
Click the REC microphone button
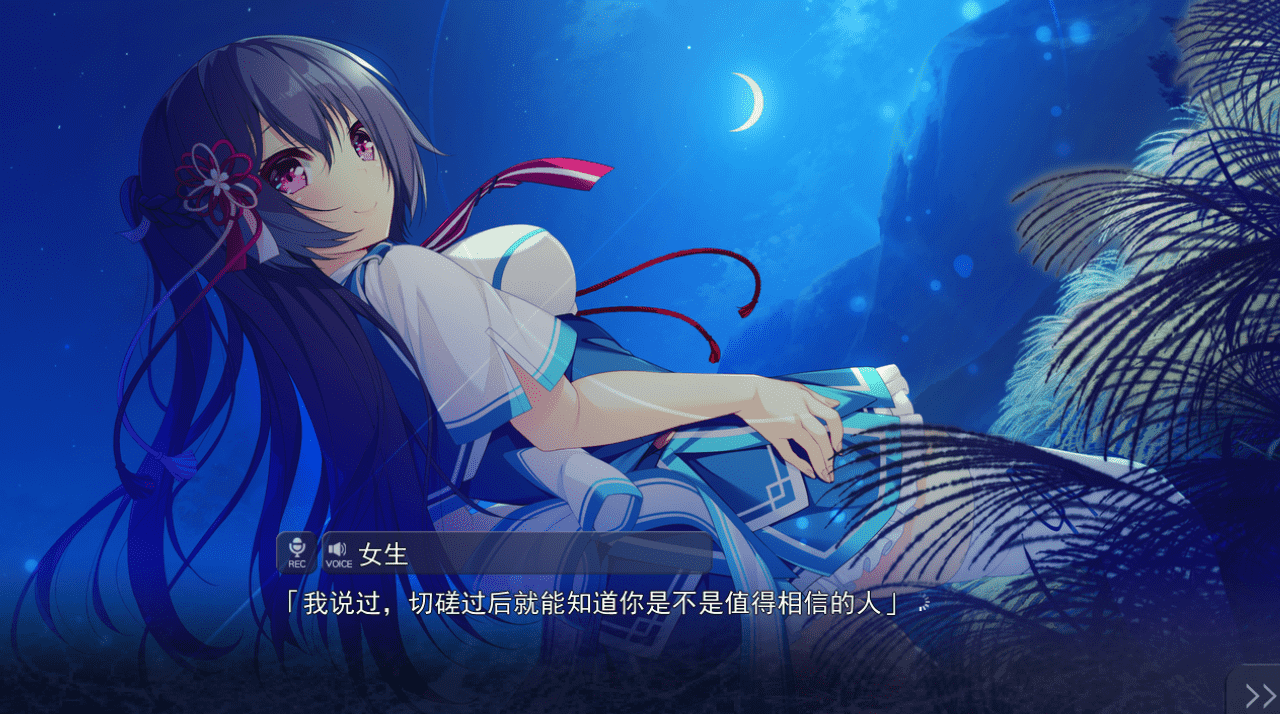[296, 552]
